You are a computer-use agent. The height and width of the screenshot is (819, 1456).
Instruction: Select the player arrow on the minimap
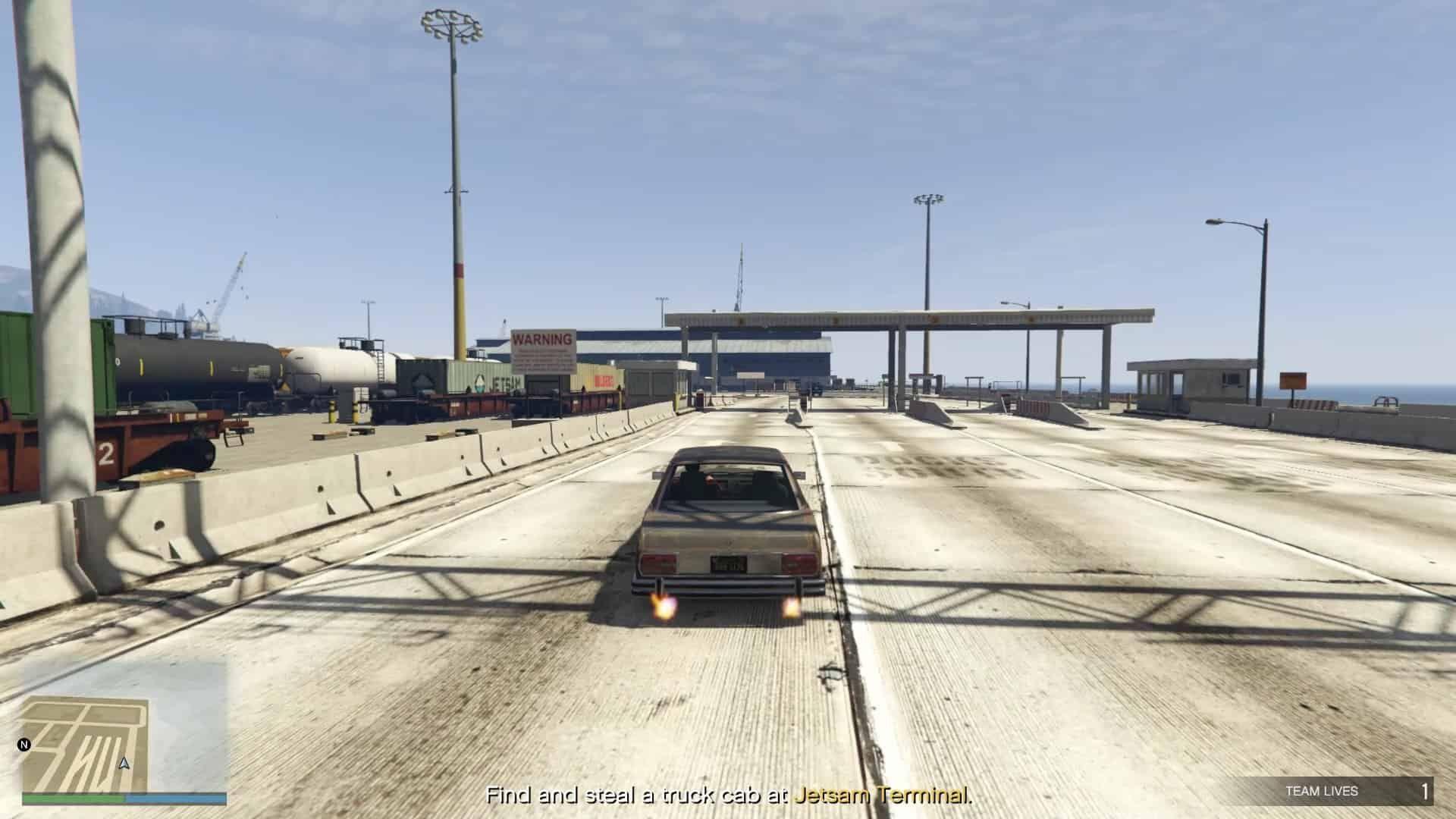click(124, 763)
